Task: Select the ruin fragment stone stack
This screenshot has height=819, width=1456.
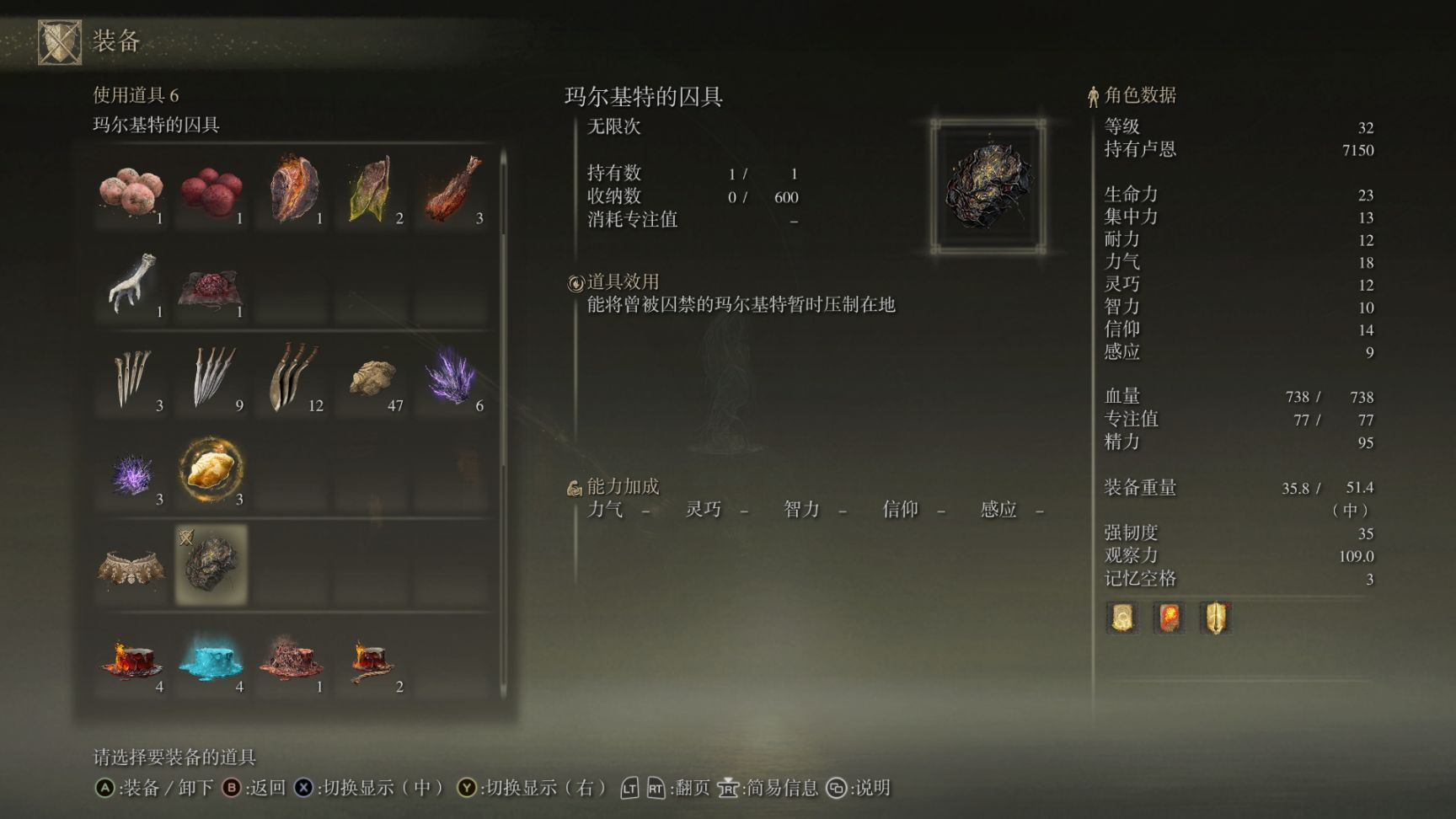Action: click(x=372, y=378)
